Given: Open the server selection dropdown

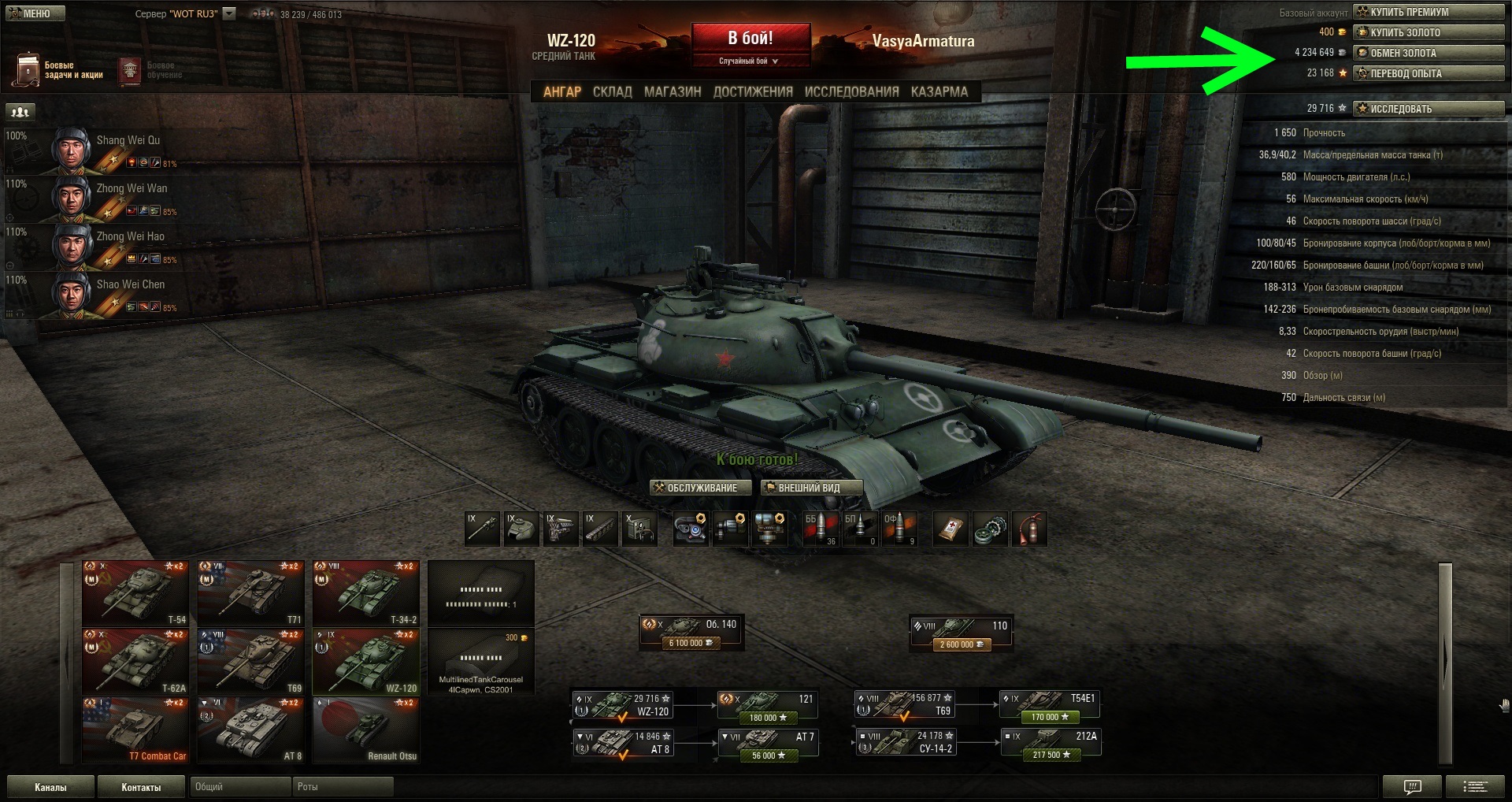Looking at the screenshot, I should (229, 13).
